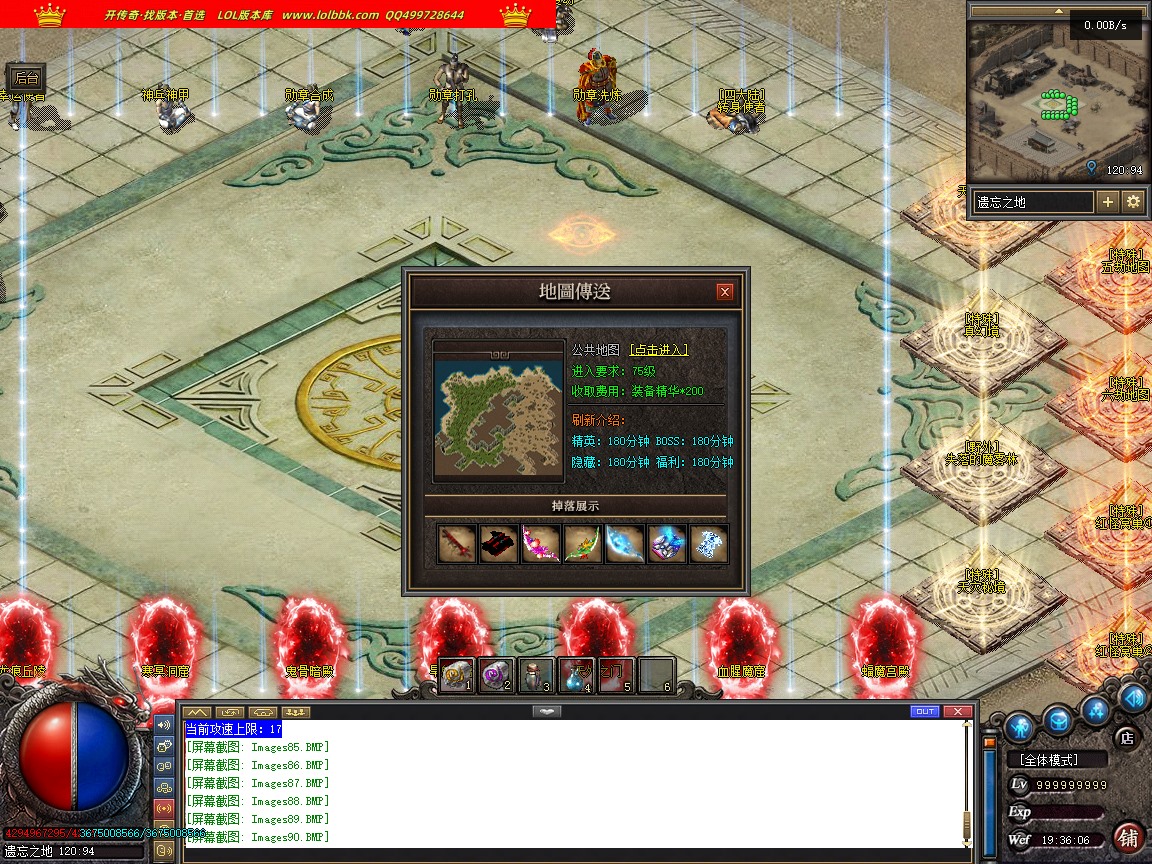Close the 地圖傳送 teleport window
Viewport: 1152px width, 864px height.
(725, 292)
